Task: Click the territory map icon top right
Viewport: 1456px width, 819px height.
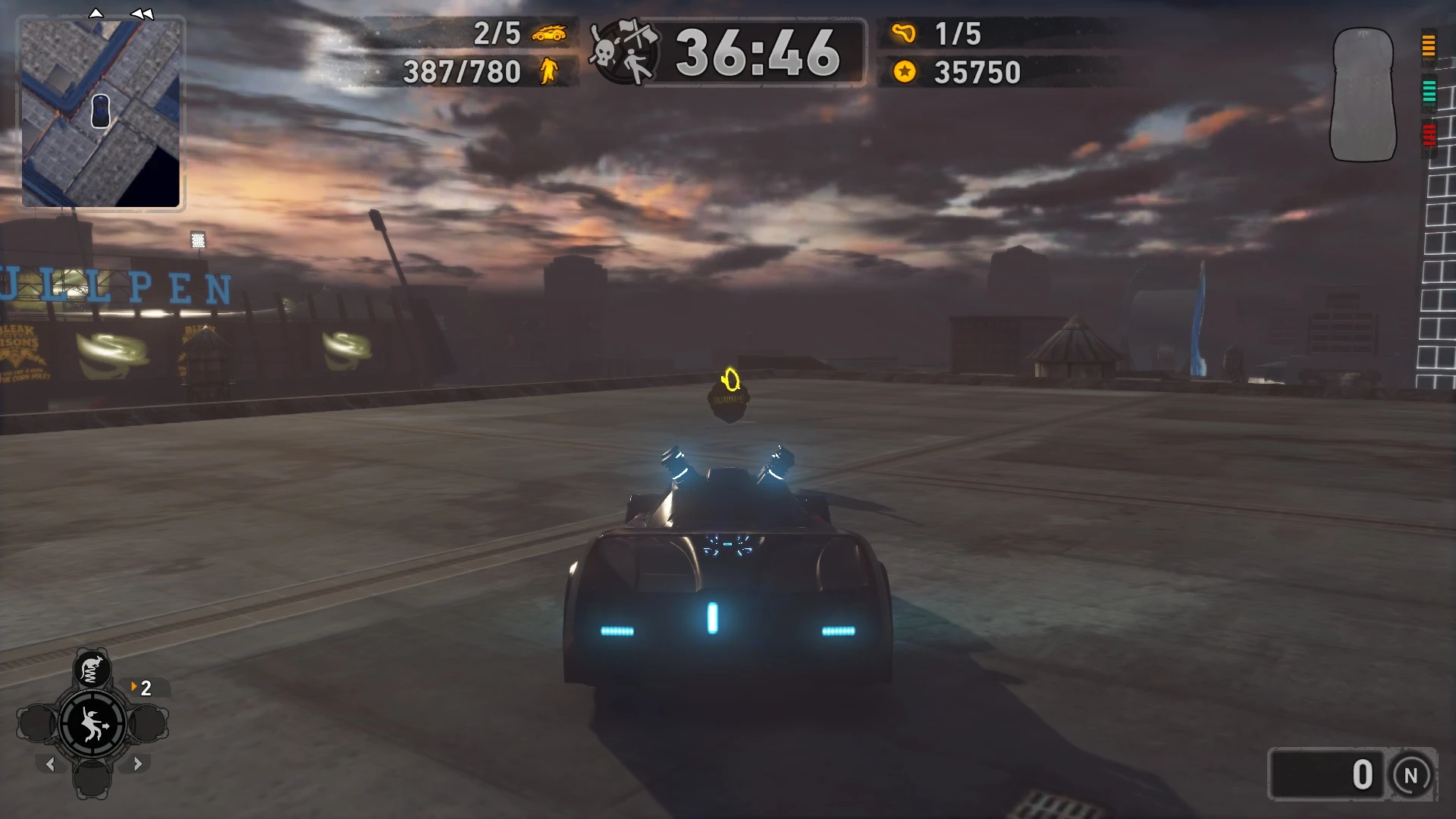Action: 1362,95
